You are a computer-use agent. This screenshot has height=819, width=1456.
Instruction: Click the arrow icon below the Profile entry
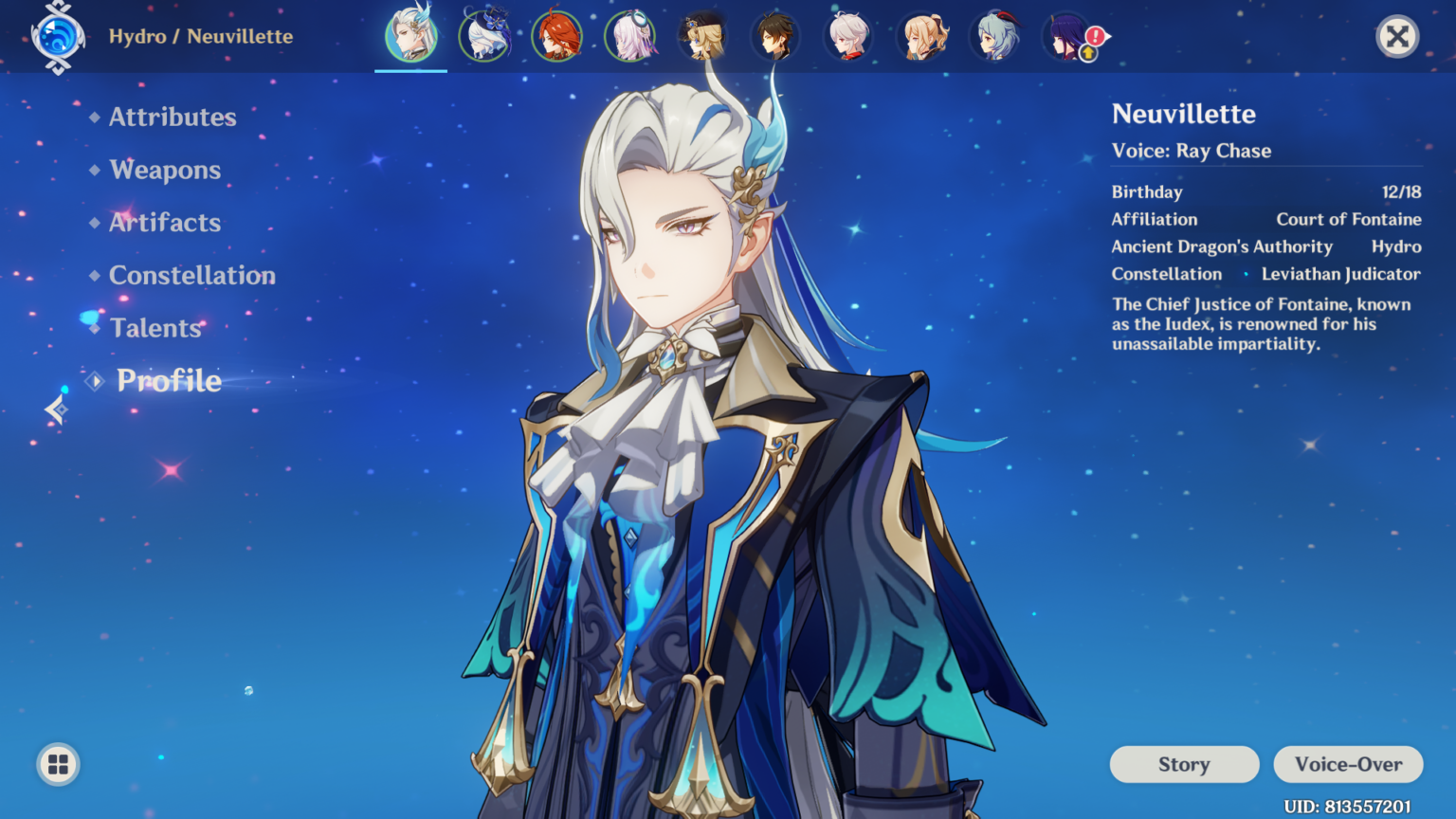tap(56, 409)
